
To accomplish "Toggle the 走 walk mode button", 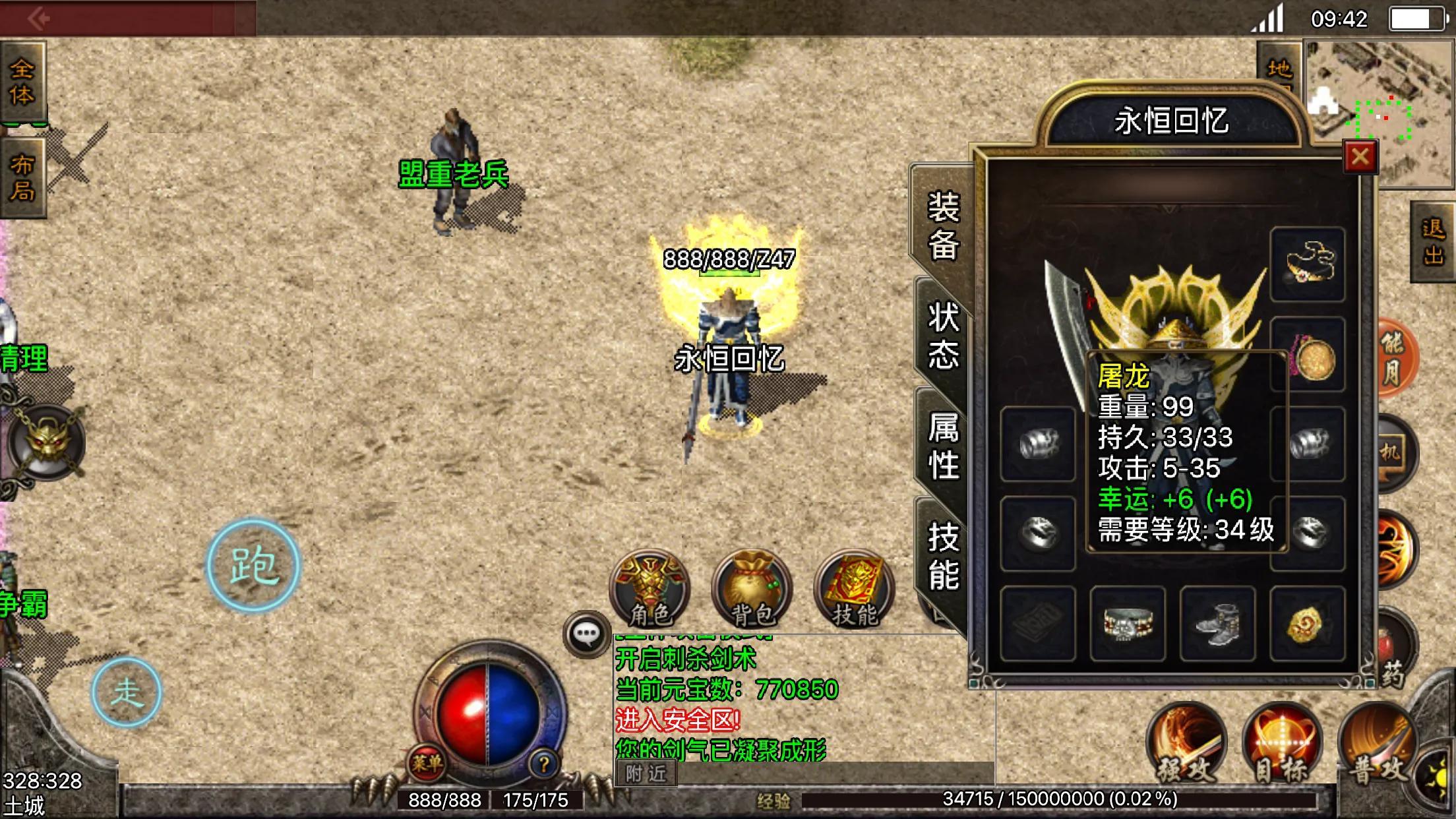I will (126, 692).
